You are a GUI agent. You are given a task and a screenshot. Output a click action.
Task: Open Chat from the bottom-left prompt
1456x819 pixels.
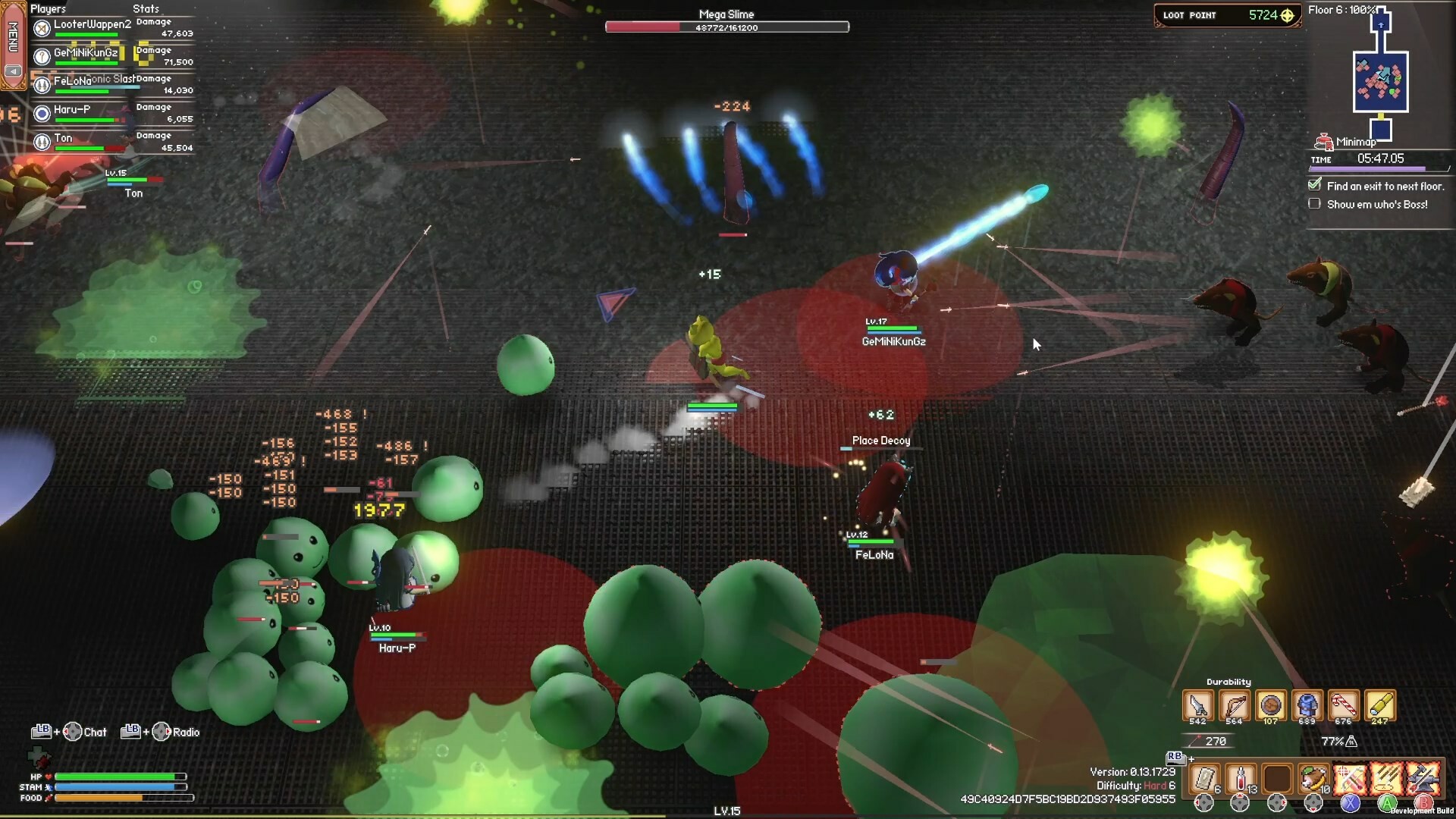coord(95,732)
